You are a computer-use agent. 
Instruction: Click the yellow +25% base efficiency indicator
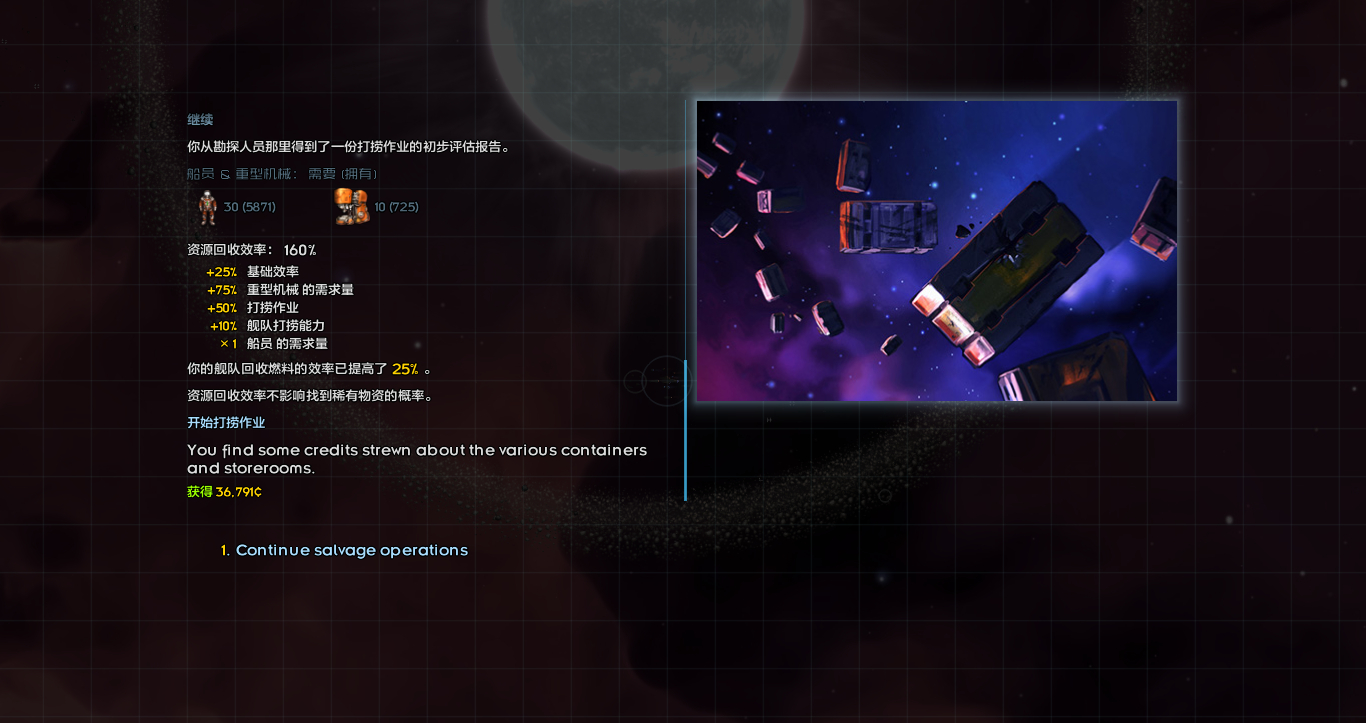221,271
